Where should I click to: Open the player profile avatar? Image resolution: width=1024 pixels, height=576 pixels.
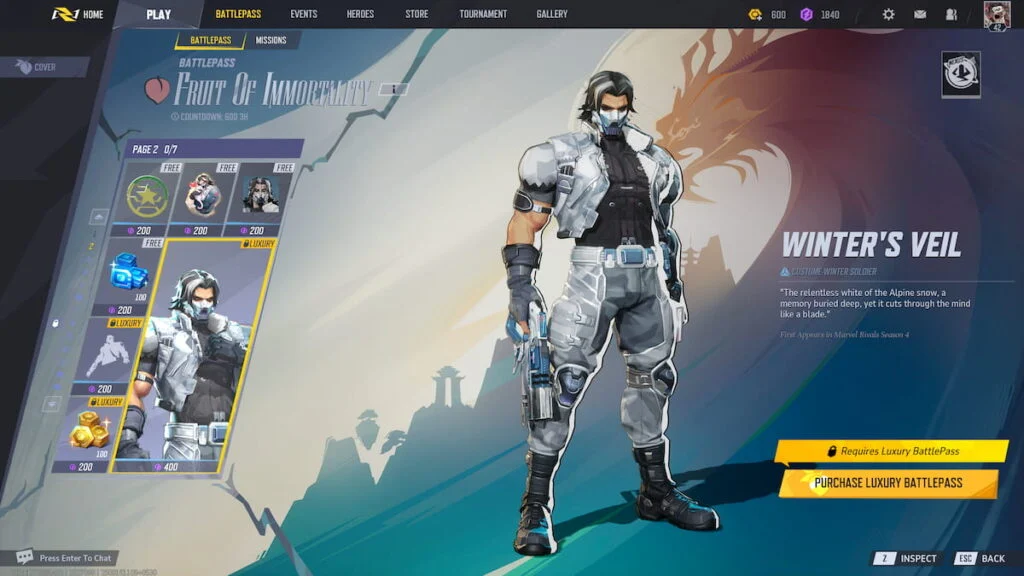(997, 15)
